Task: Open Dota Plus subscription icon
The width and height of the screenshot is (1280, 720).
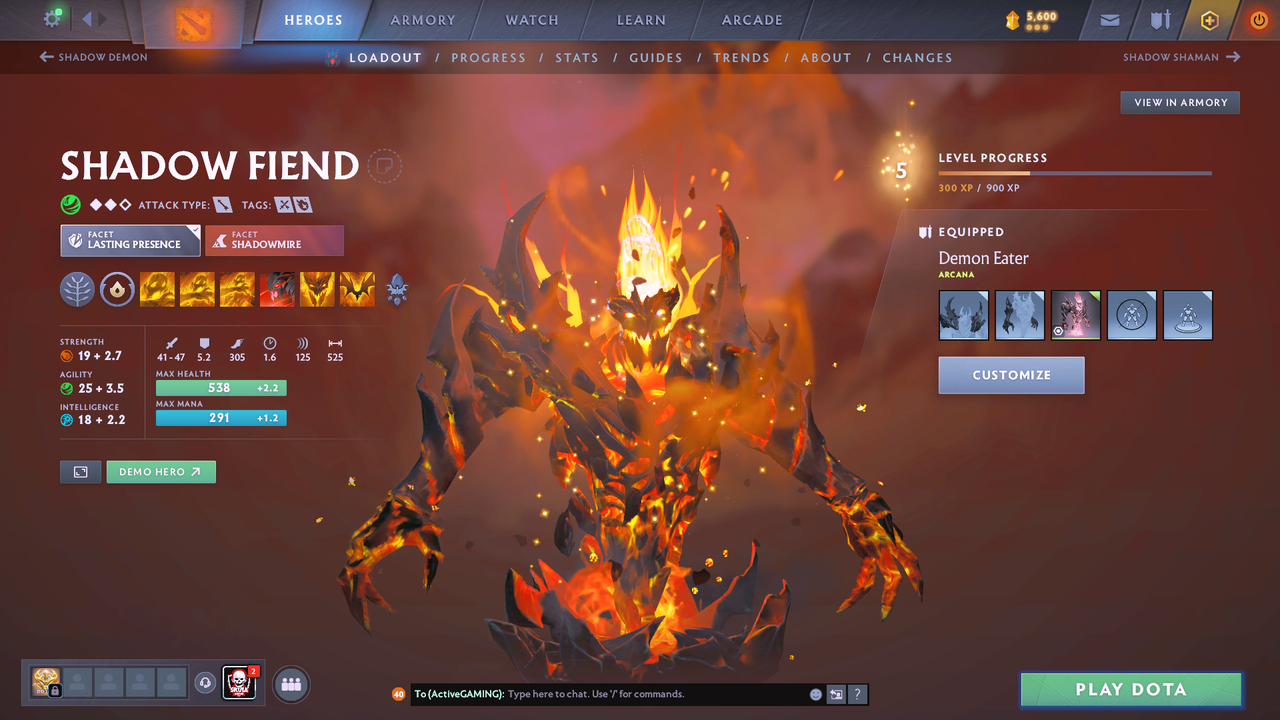Action: (x=1209, y=19)
